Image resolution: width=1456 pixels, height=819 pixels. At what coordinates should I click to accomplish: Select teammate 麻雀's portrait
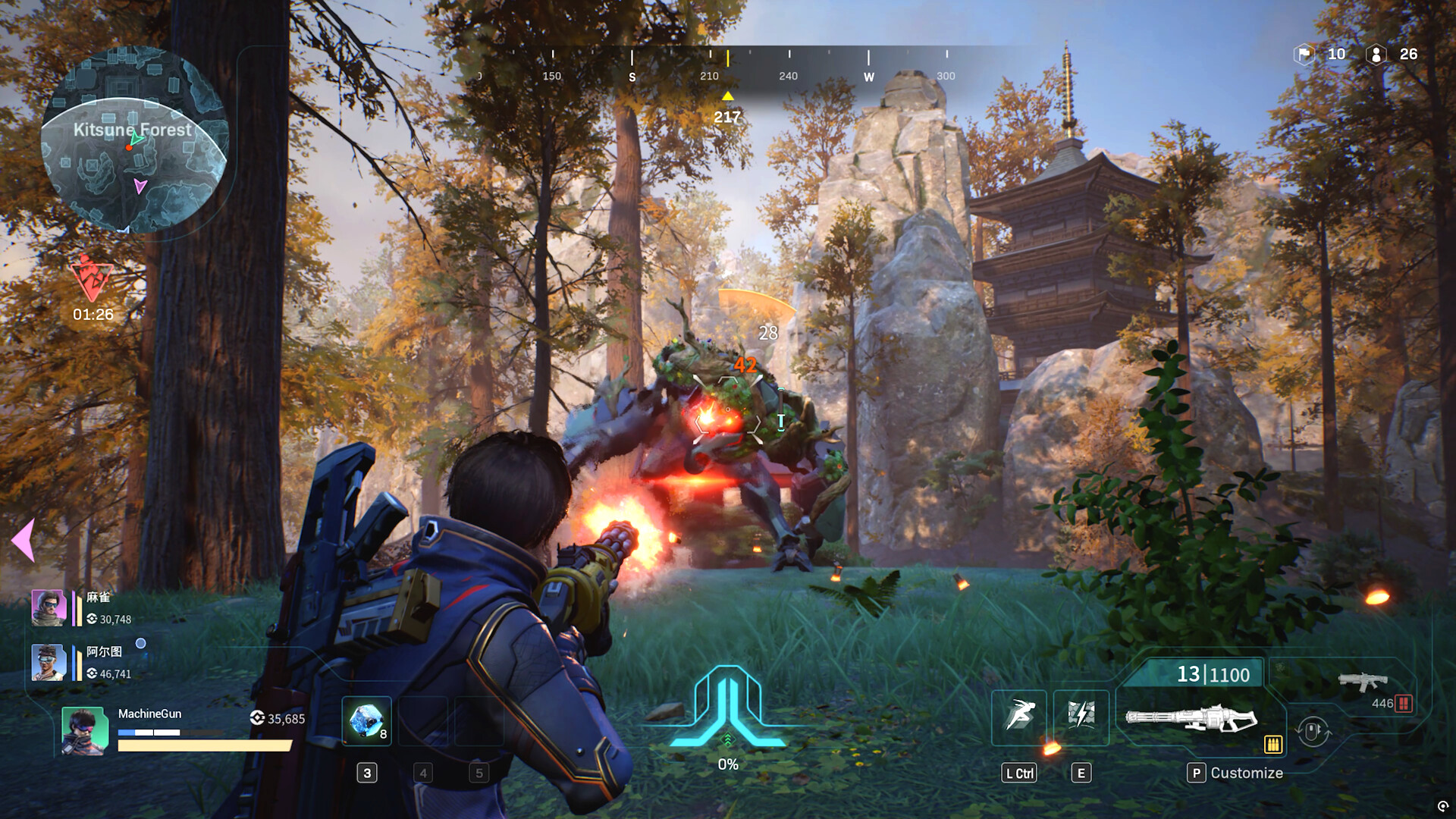48,608
